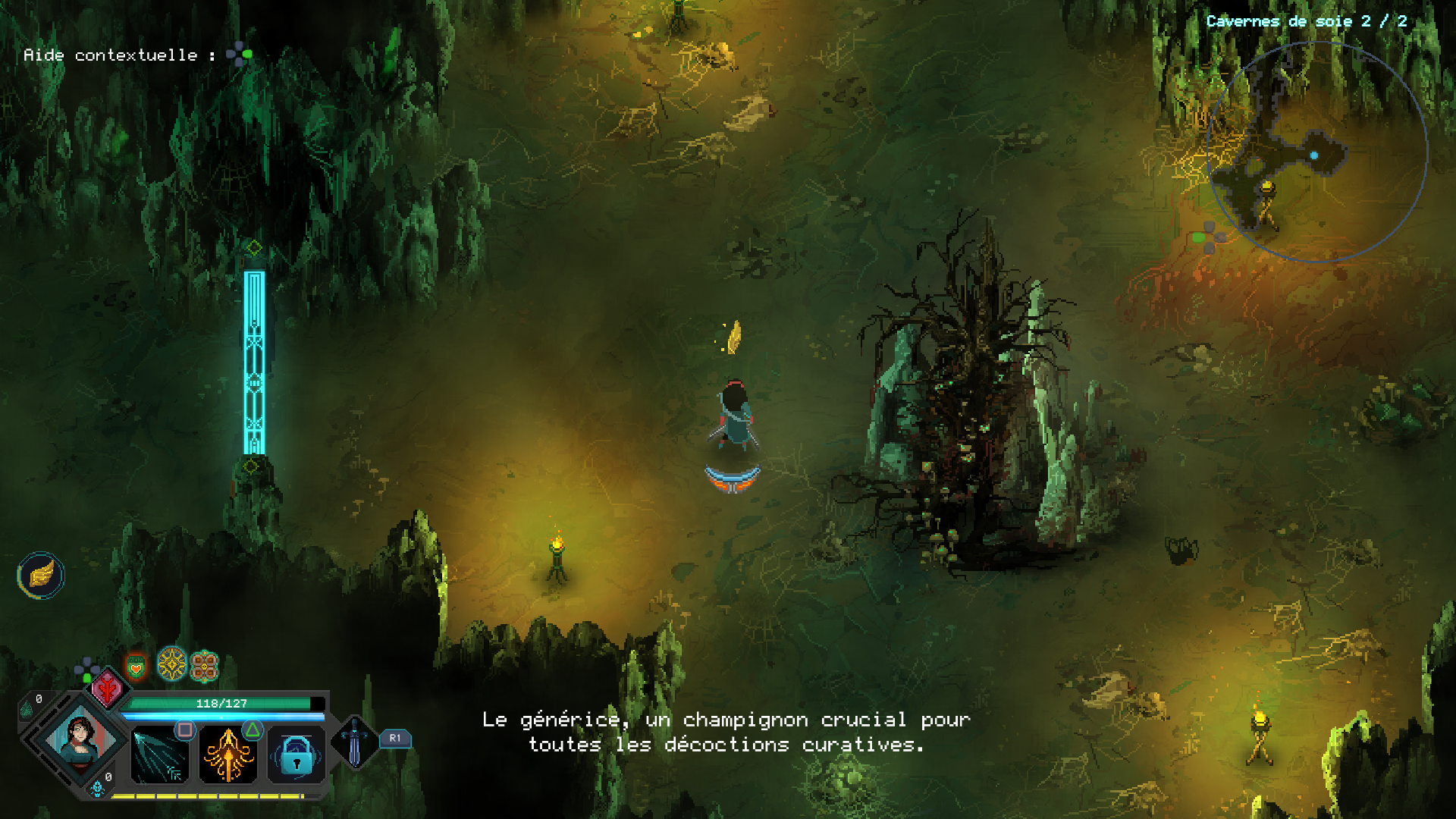
Task: Click the golden wing badge icon
Action: click(x=41, y=575)
